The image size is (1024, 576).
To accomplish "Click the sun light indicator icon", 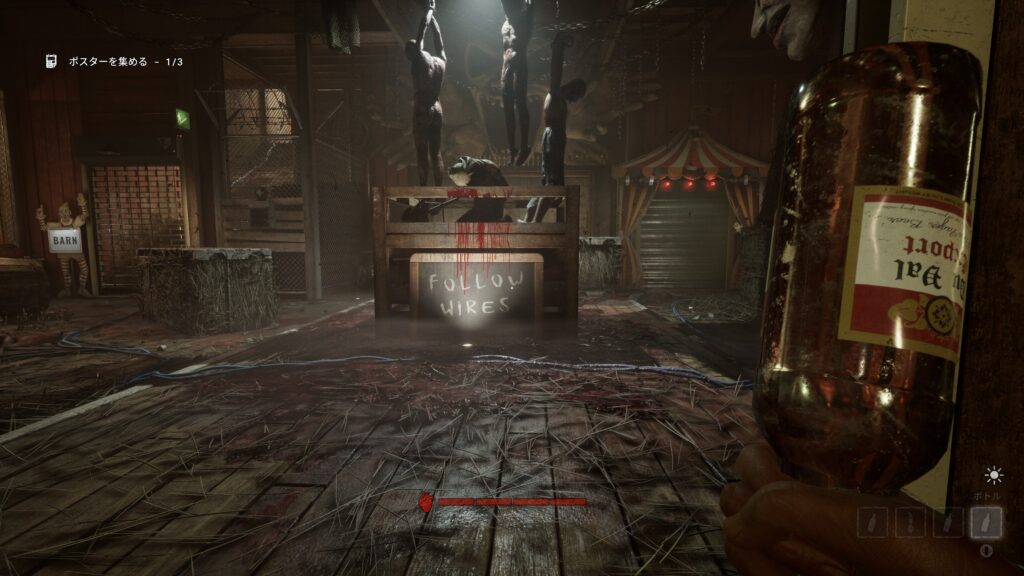I will pos(993,476).
